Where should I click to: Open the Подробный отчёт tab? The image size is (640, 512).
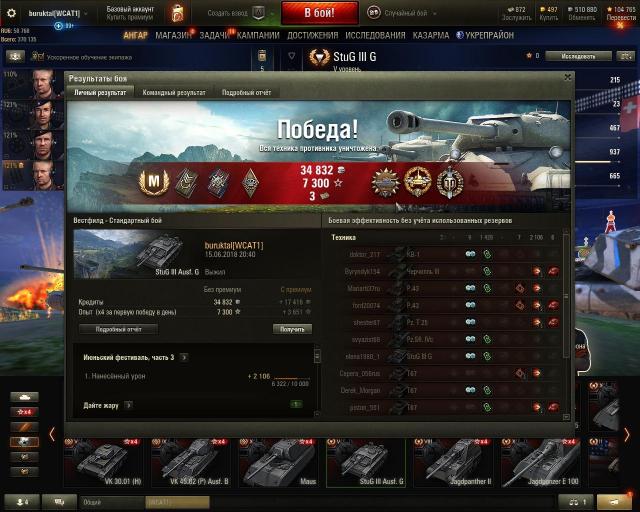tap(246, 93)
